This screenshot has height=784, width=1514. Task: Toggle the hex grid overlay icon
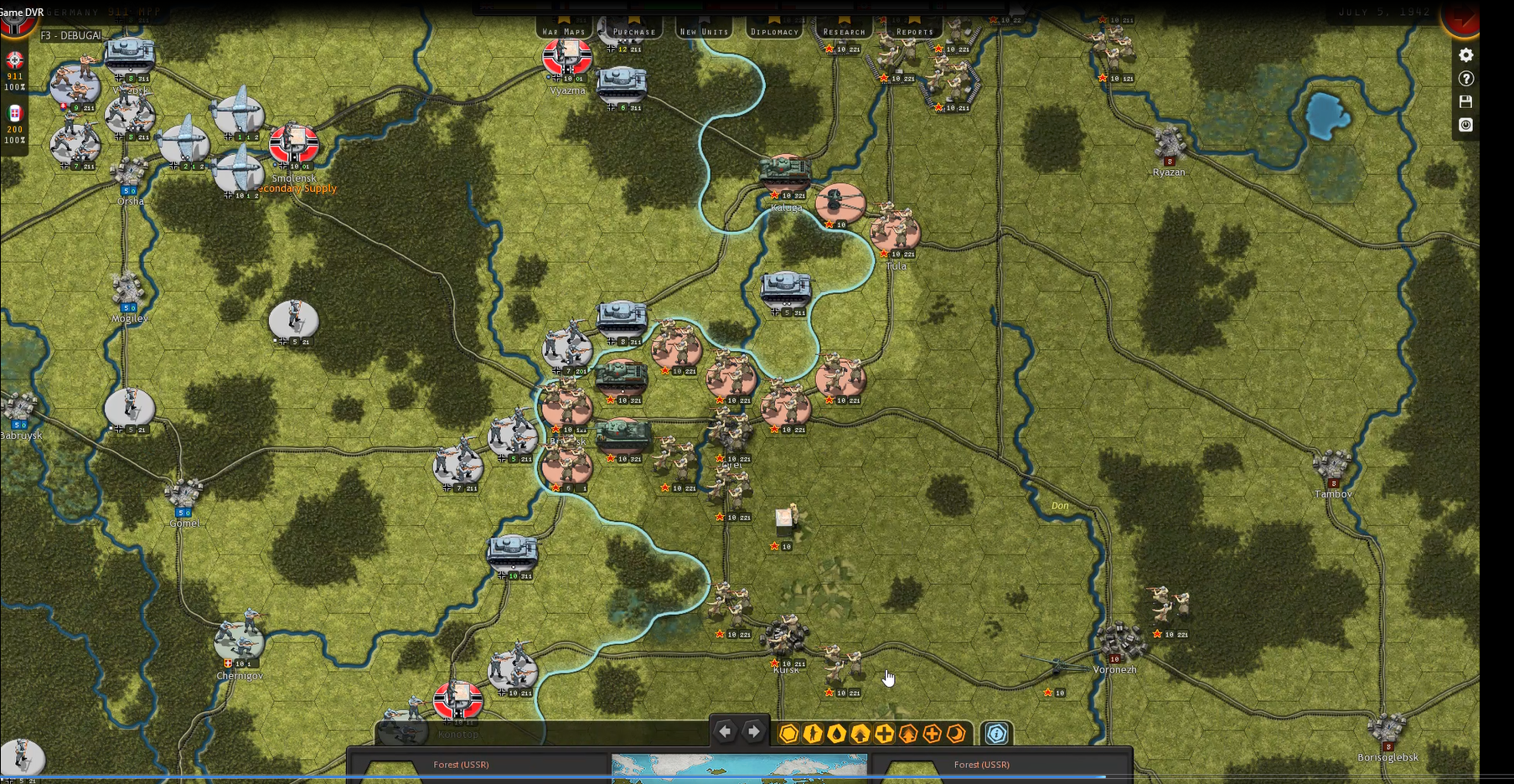[x=788, y=735]
